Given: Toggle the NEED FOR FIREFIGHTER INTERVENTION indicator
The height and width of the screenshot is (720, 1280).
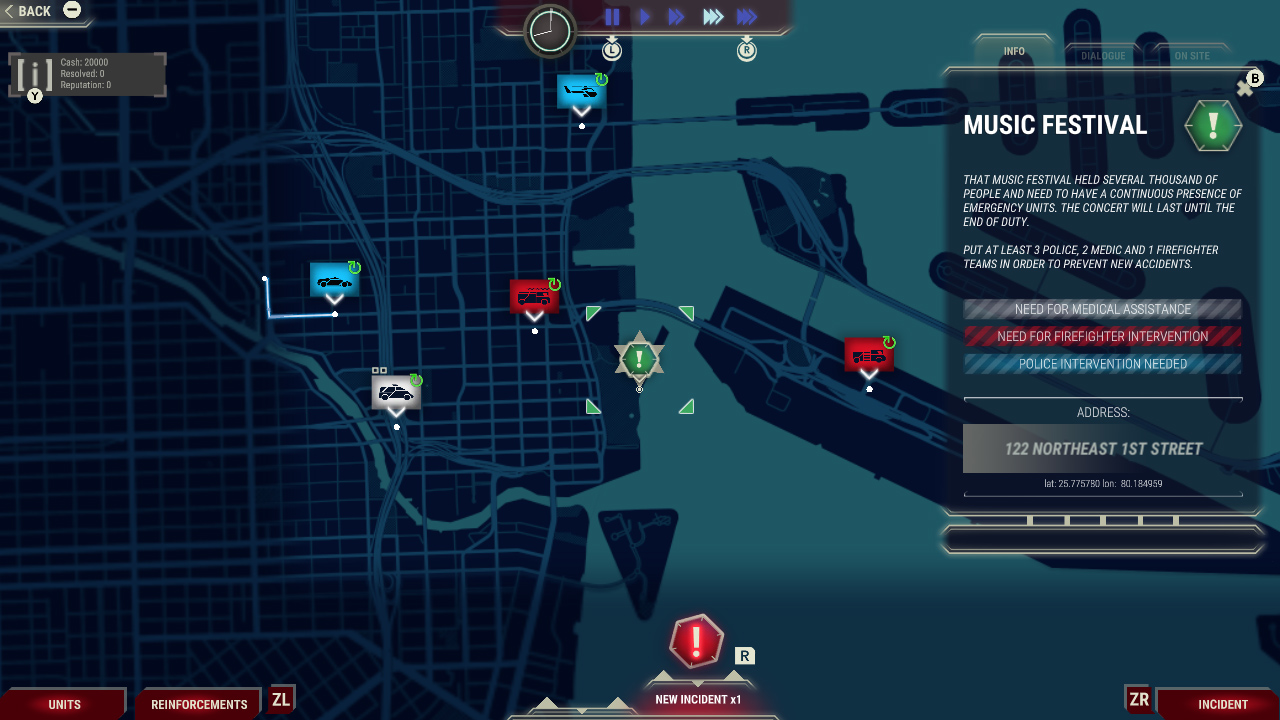Looking at the screenshot, I should click(1102, 336).
